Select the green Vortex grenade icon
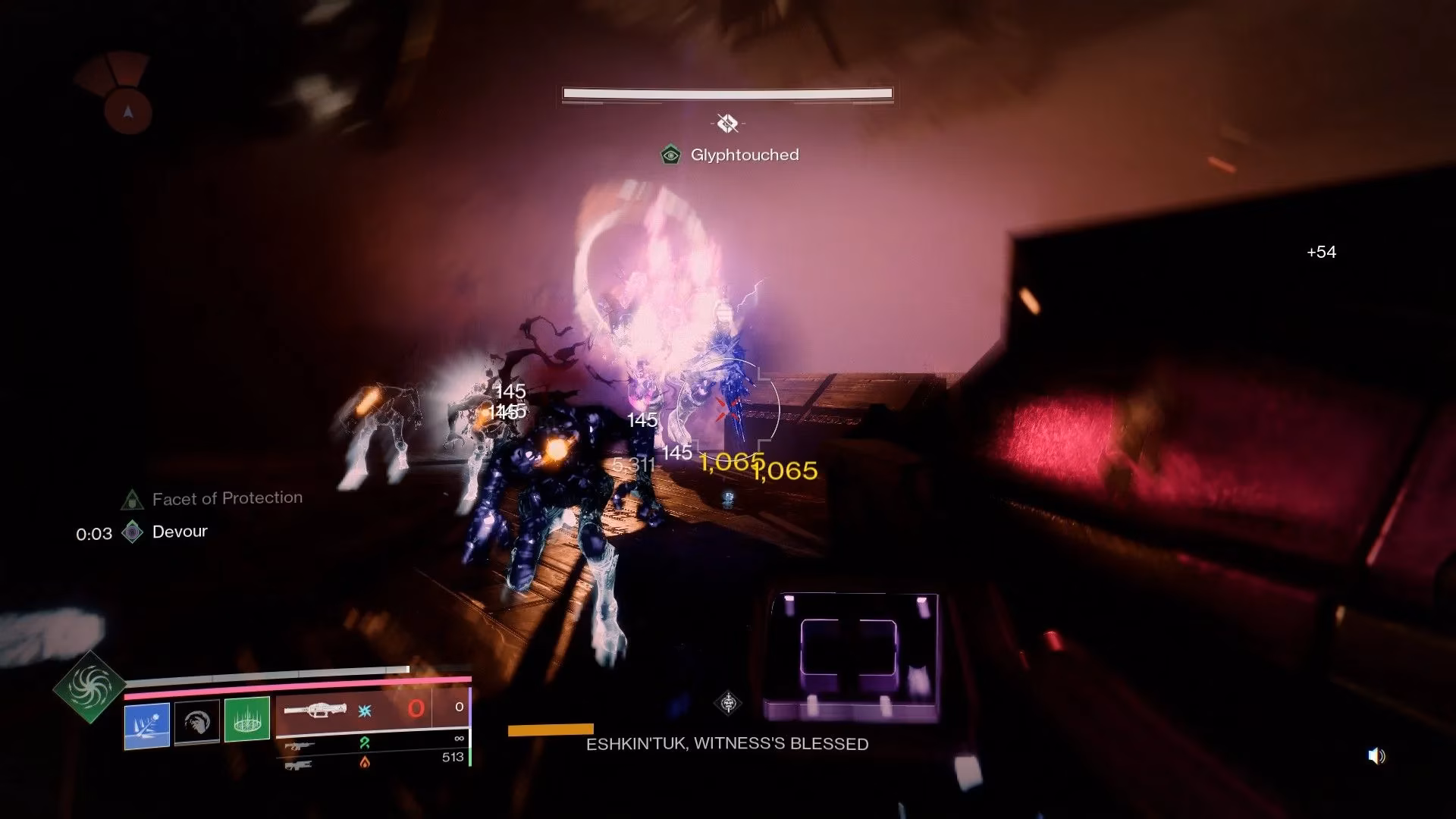The height and width of the screenshot is (819, 1456). [x=247, y=720]
